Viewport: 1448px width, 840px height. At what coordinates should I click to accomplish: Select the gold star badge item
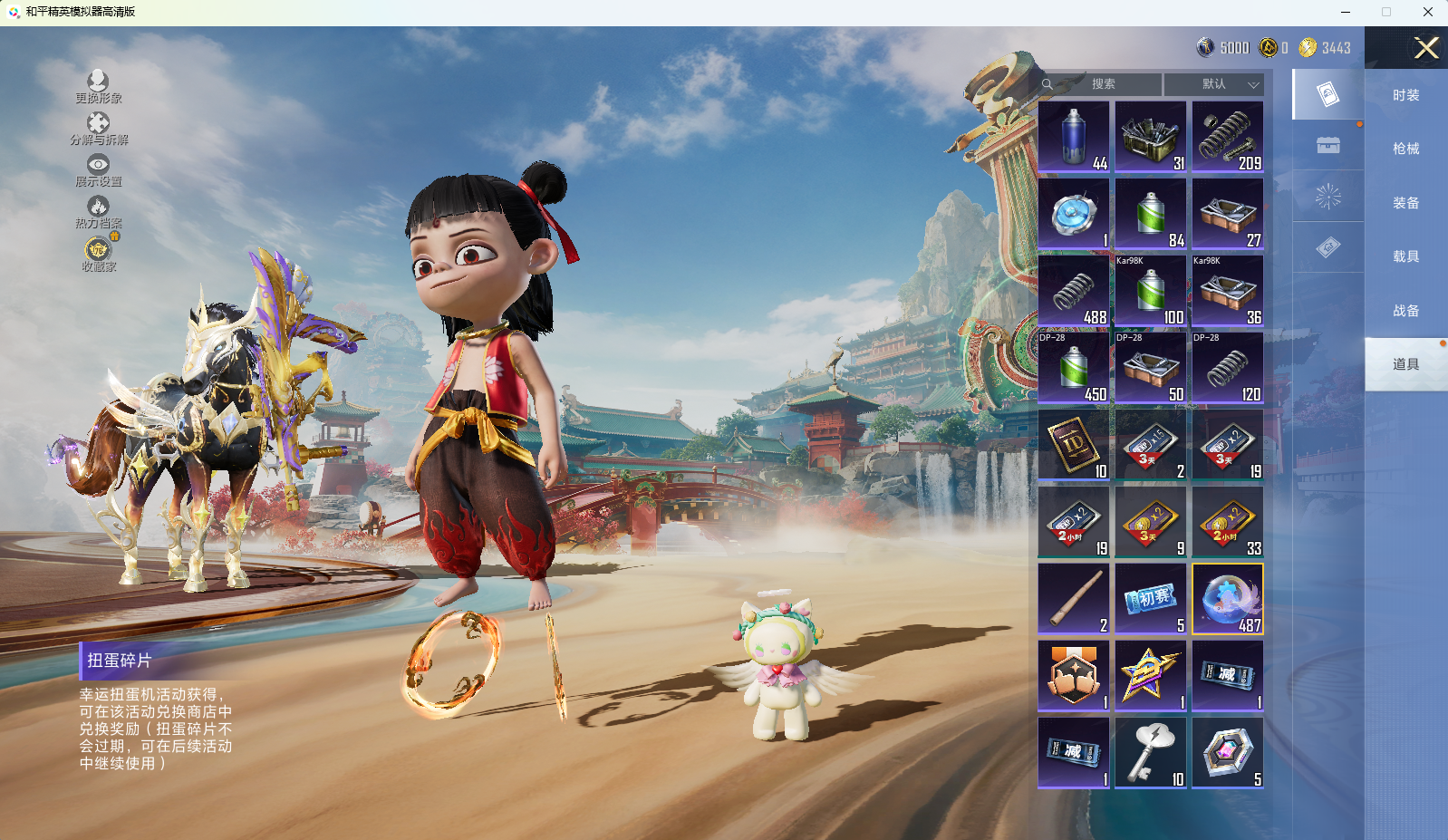point(1151,676)
